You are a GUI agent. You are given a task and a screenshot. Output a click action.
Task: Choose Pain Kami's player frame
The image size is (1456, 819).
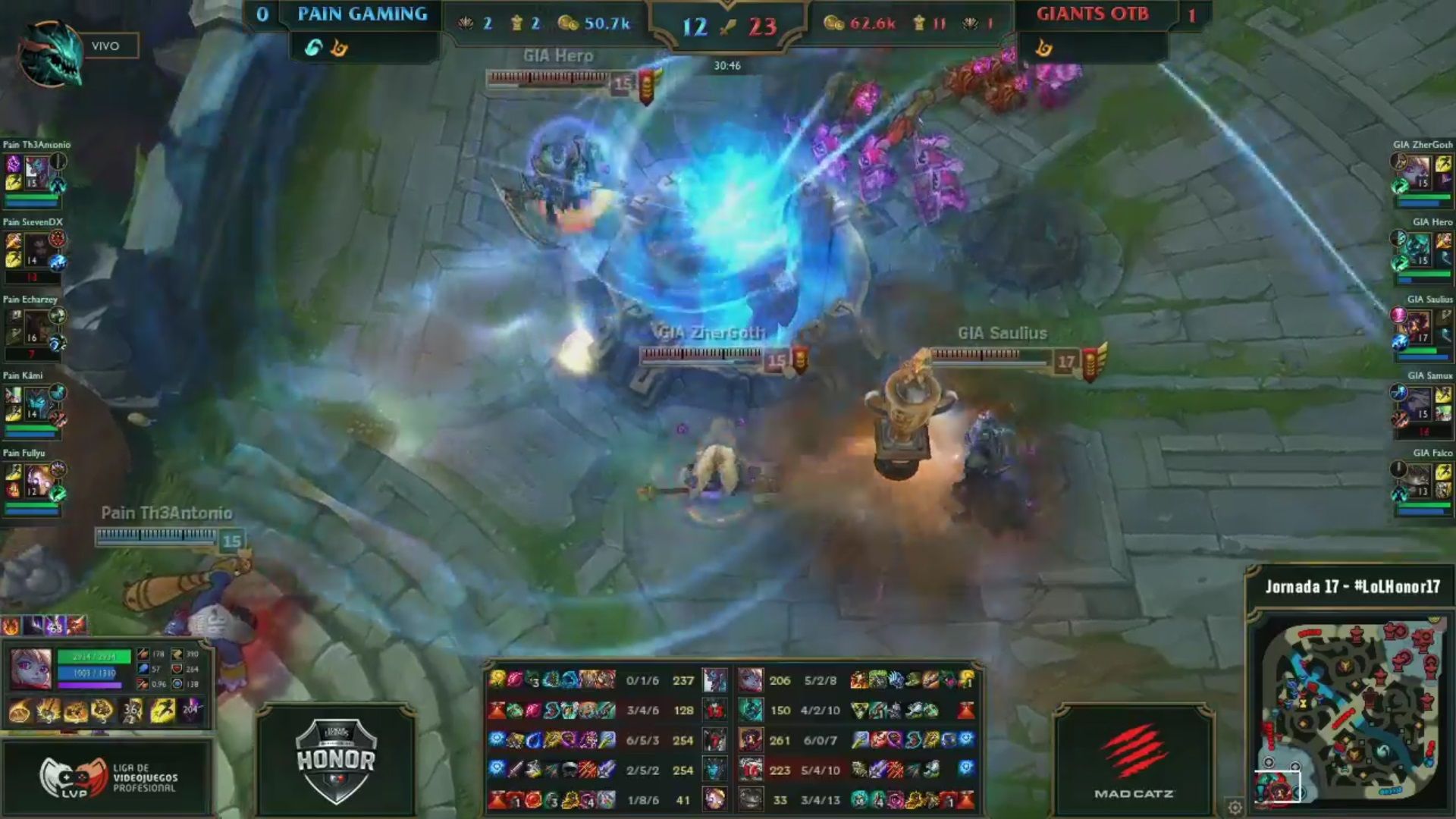pyautogui.click(x=35, y=405)
